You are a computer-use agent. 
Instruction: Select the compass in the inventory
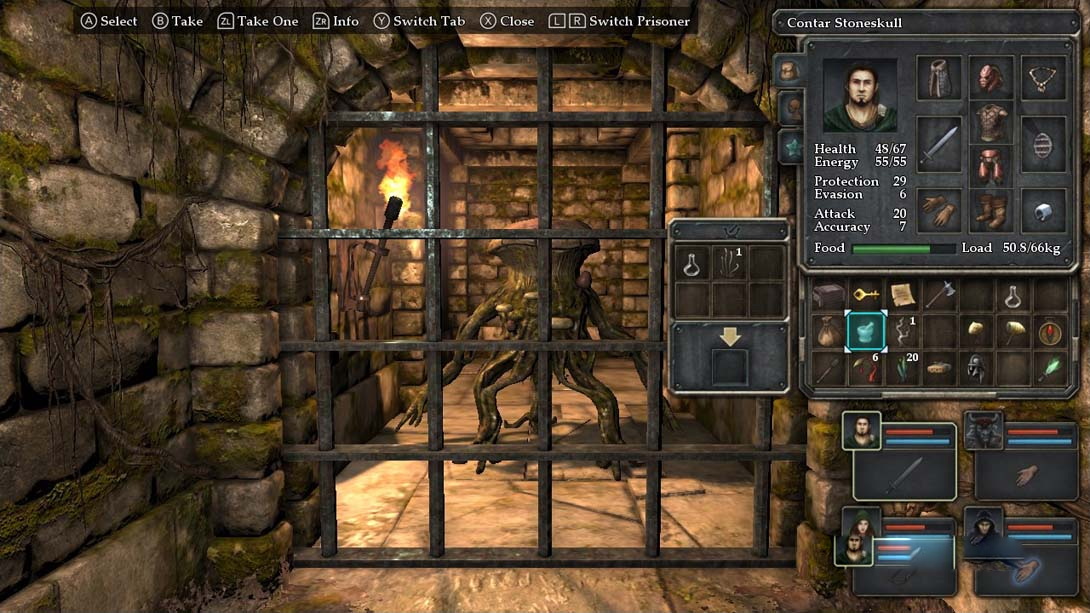pos(1050,331)
